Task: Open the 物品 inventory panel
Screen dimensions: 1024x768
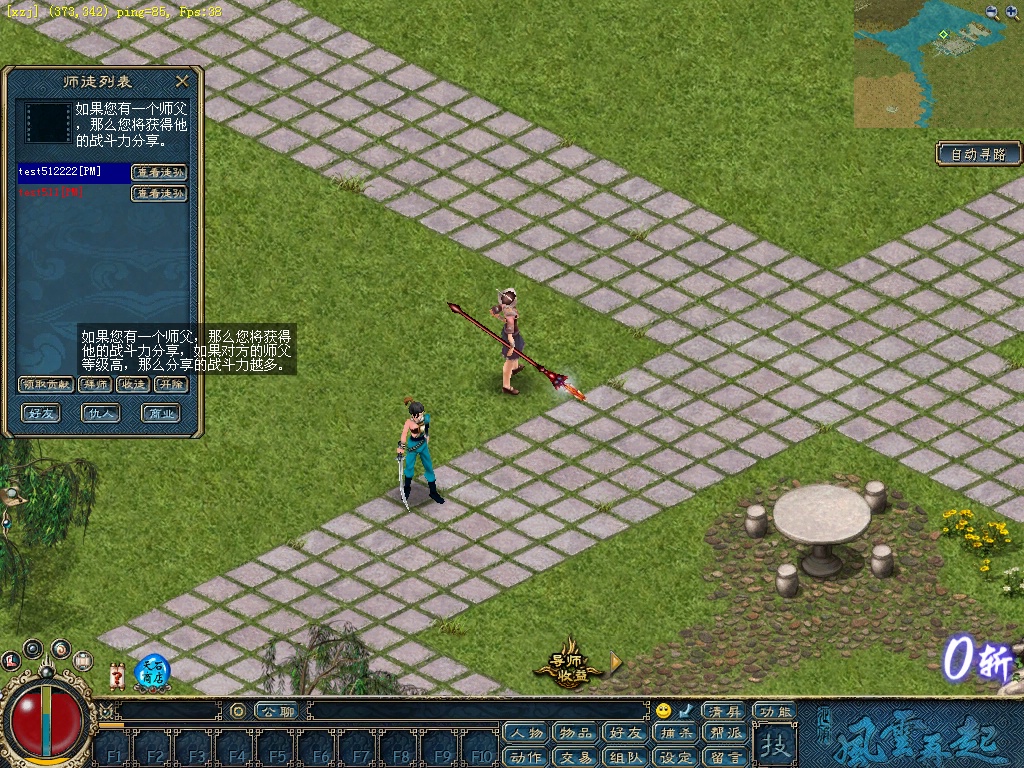Action: (575, 733)
